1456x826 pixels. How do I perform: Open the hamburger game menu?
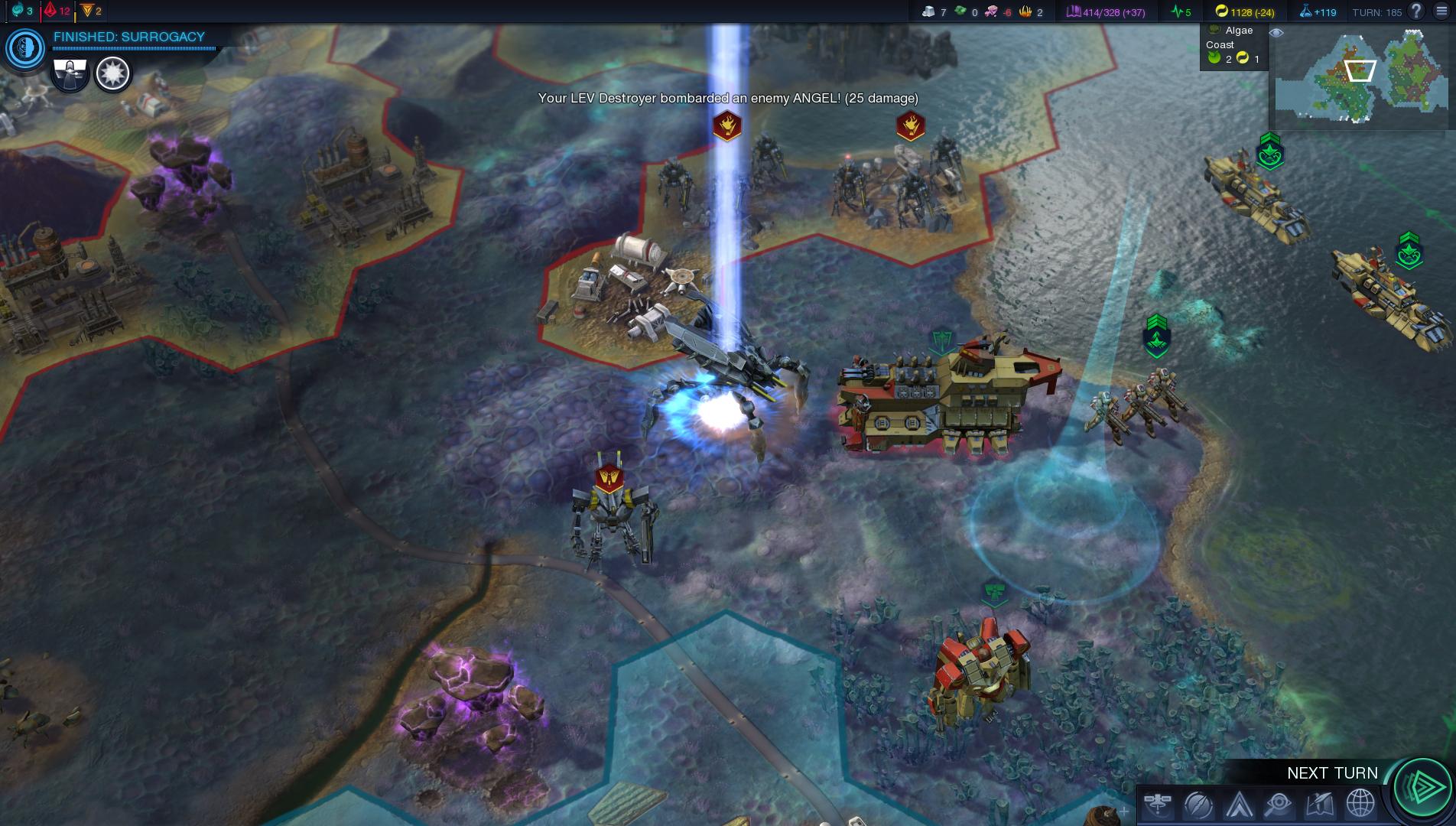pyautogui.click(x=1439, y=11)
